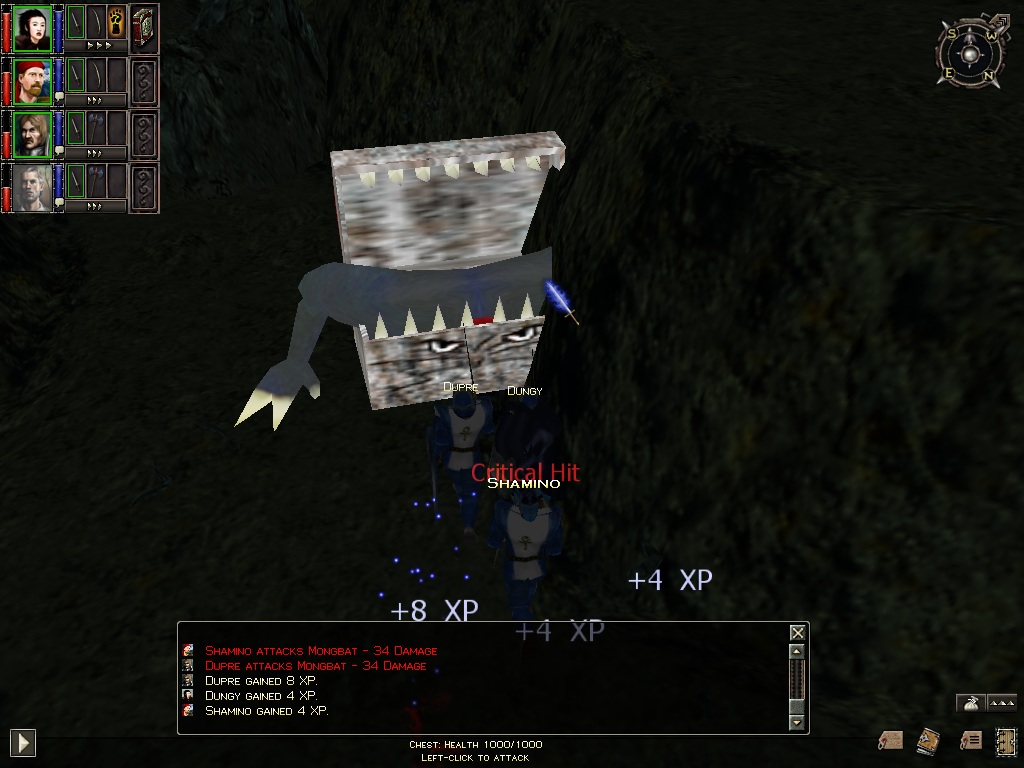Open the loot bag button

pos(969,703)
